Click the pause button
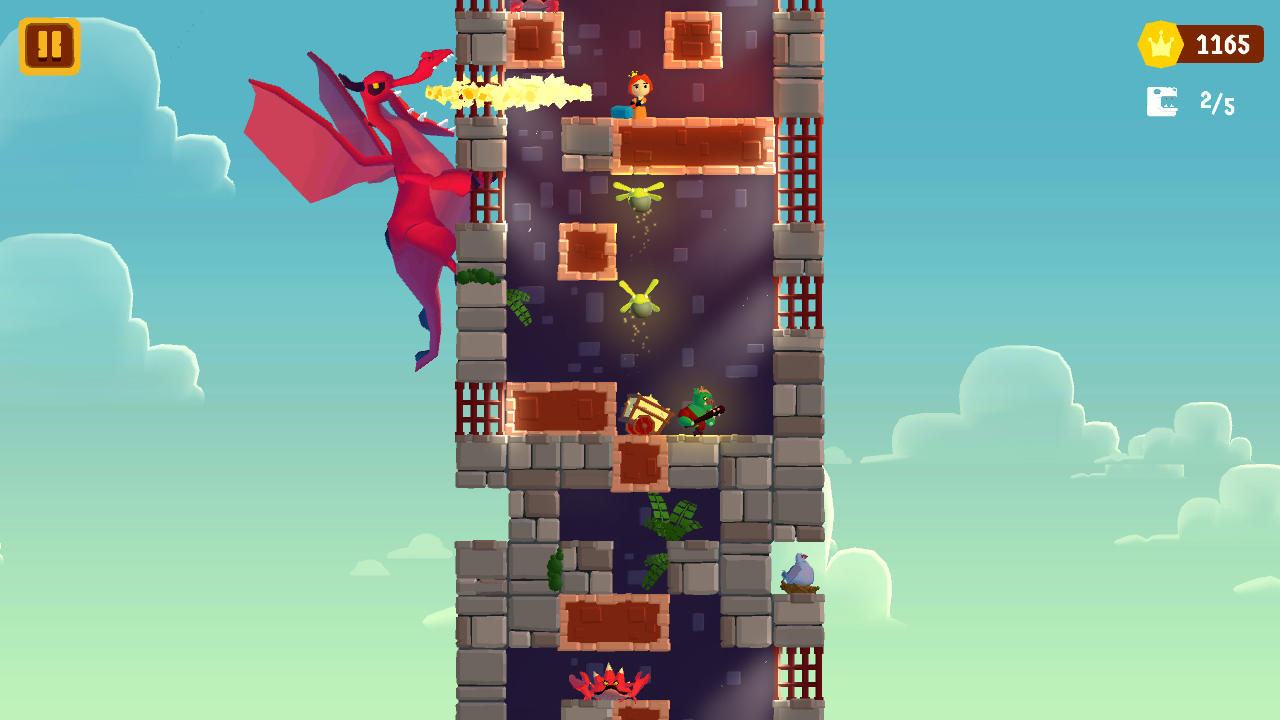The height and width of the screenshot is (720, 1280). tap(48, 44)
